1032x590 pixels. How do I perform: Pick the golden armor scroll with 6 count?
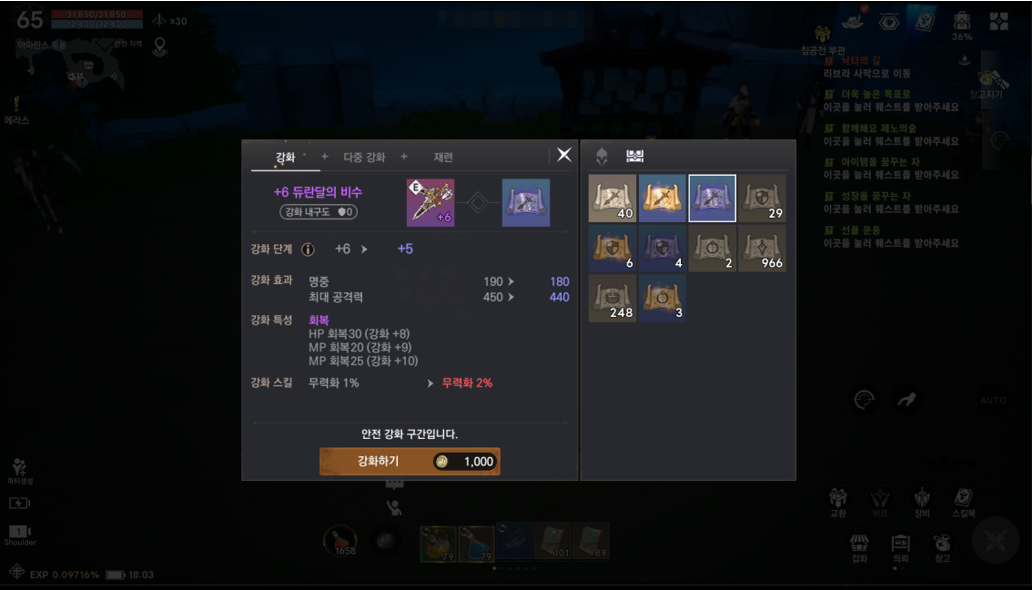tap(612, 248)
